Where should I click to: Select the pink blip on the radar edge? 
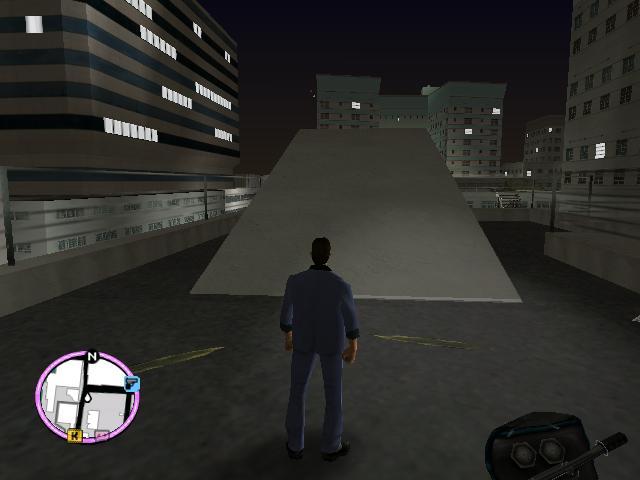[x=104, y=436]
